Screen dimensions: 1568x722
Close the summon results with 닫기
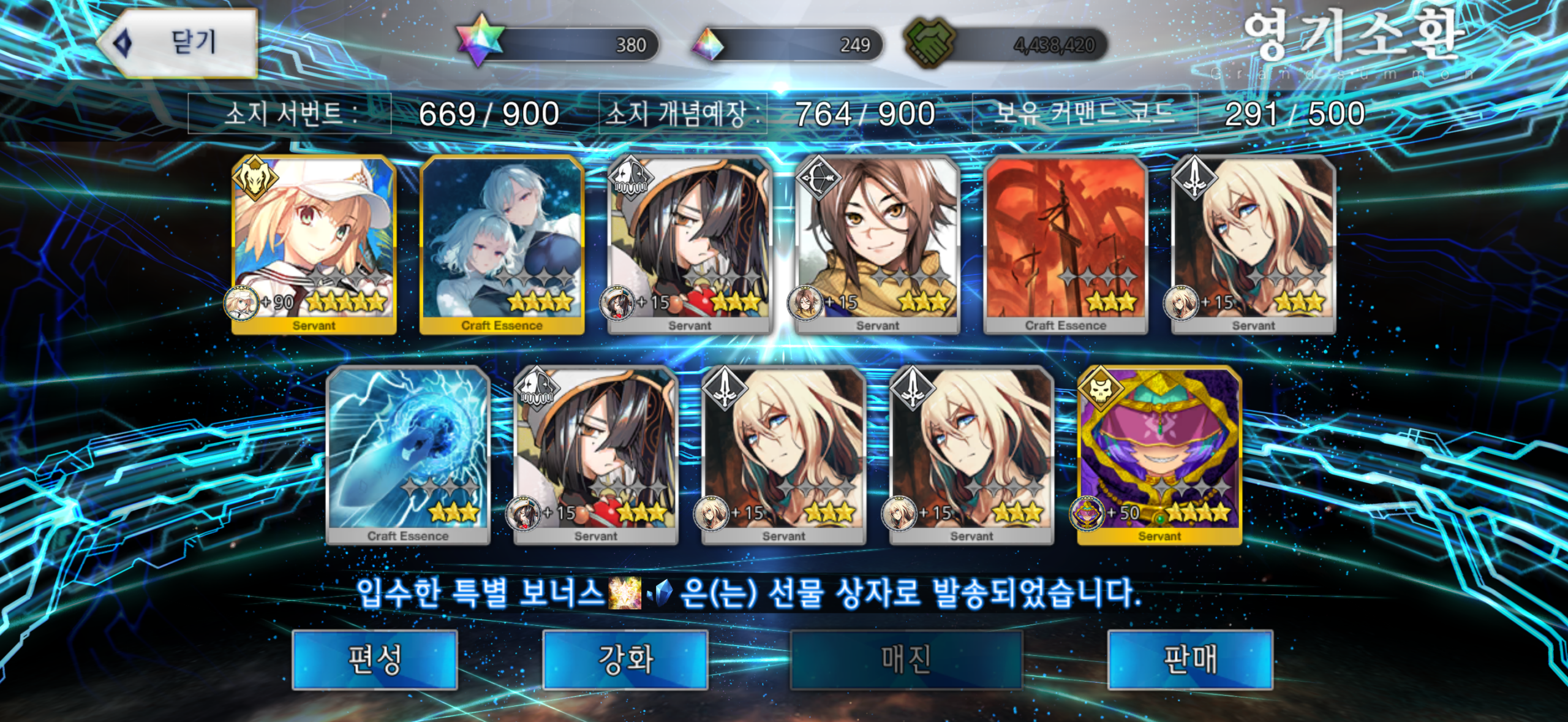click(178, 43)
